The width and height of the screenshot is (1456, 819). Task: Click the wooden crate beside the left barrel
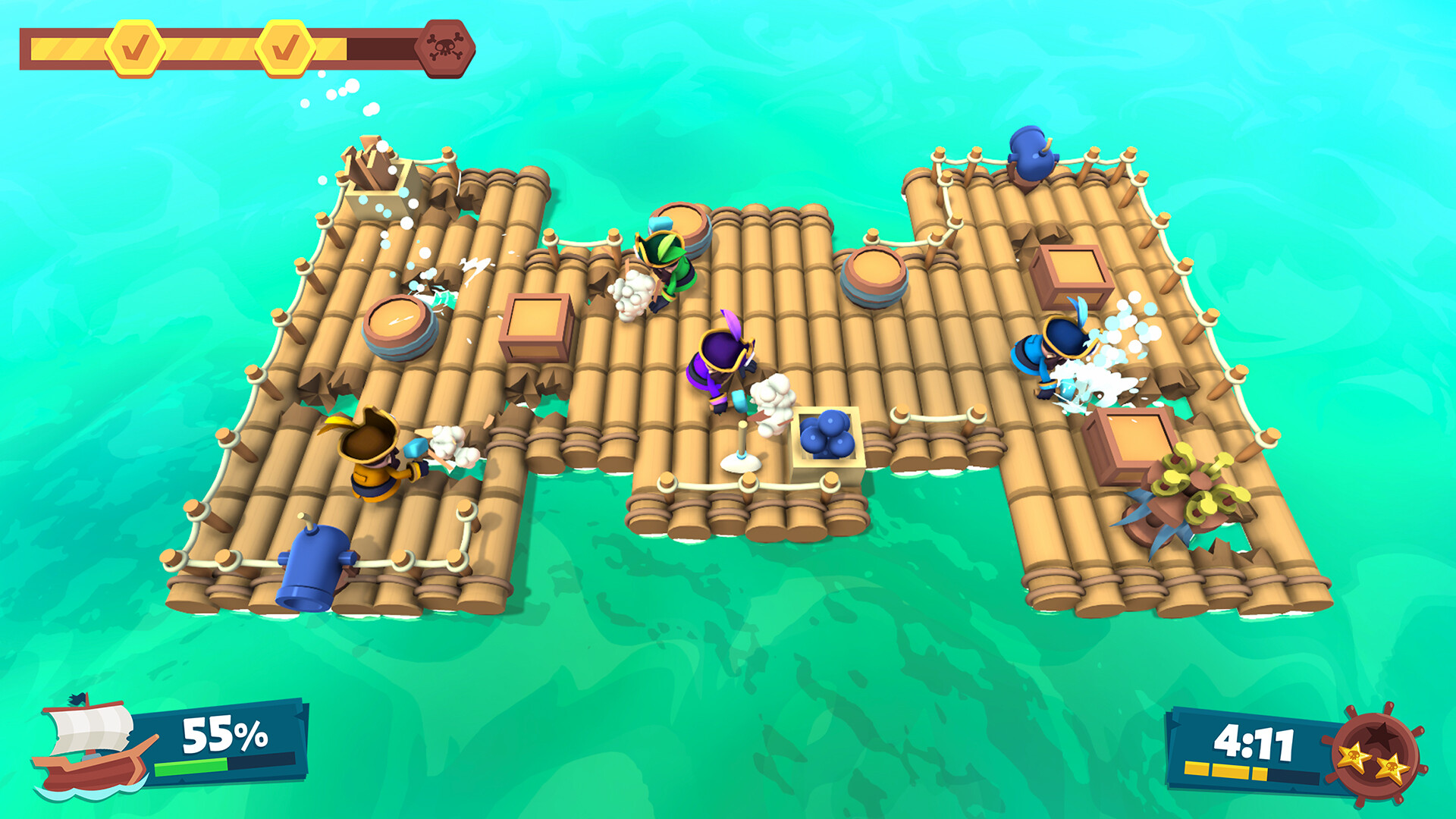pyautogui.click(x=535, y=326)
